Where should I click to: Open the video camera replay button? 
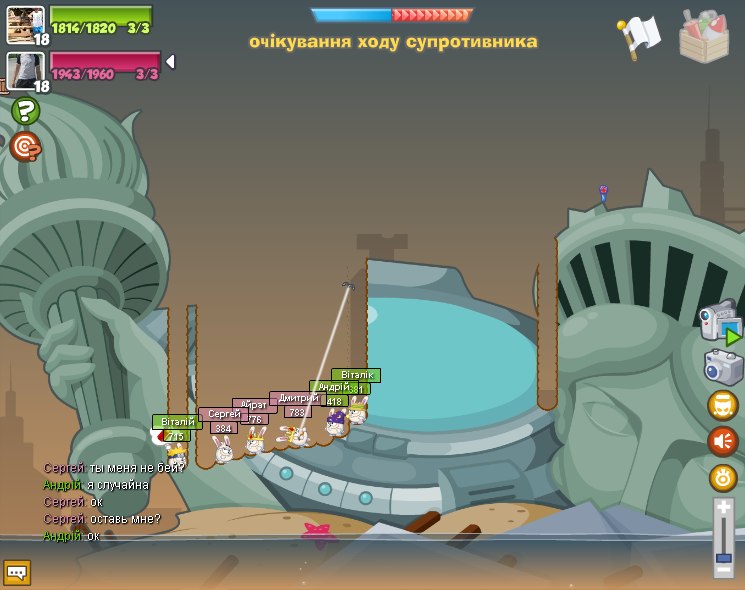tap(722, 324)
